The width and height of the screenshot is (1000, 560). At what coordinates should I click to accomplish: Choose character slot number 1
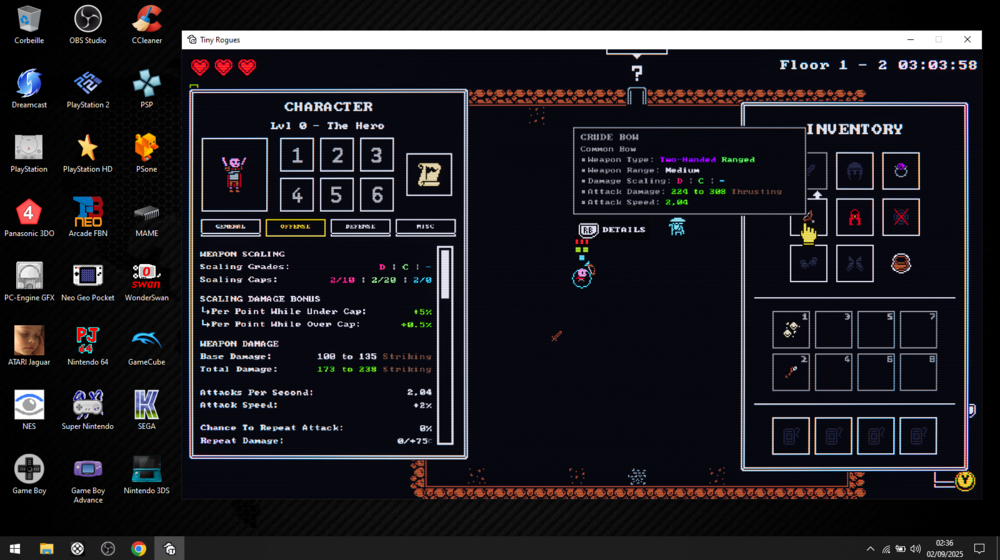[297, 155]
